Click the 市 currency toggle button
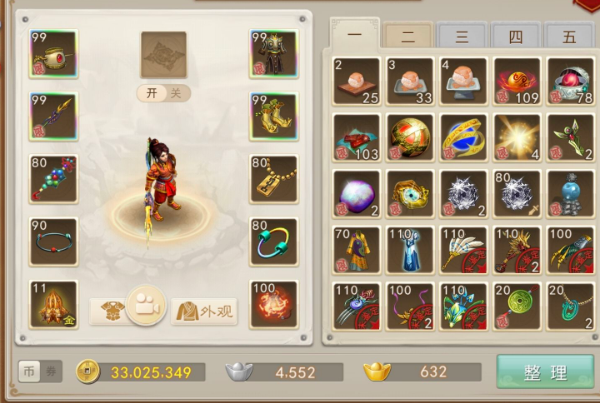 (x=30, y=372)
